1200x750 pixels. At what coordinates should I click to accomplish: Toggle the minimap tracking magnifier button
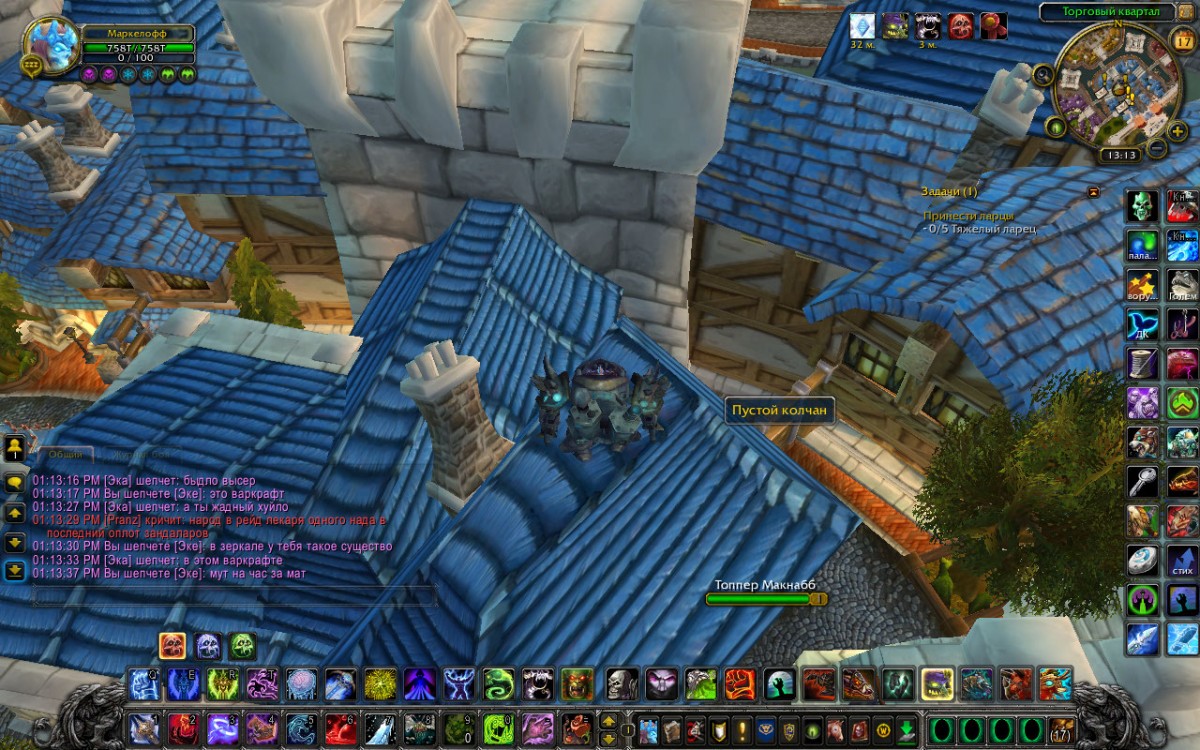pyautogui.click(x=1043, y=73)
